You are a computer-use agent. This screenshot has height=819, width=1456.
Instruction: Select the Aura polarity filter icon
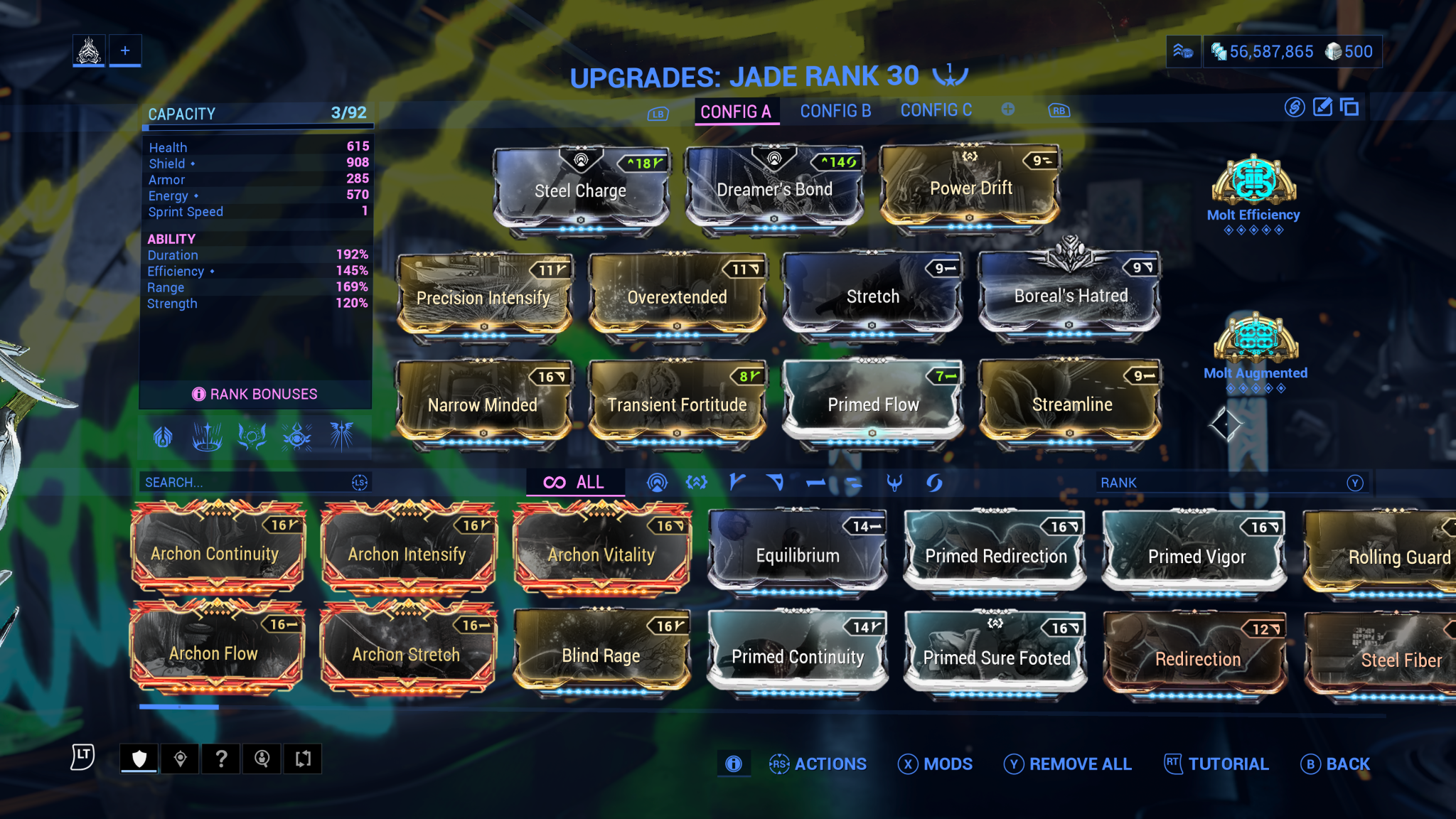pos(658,482)
